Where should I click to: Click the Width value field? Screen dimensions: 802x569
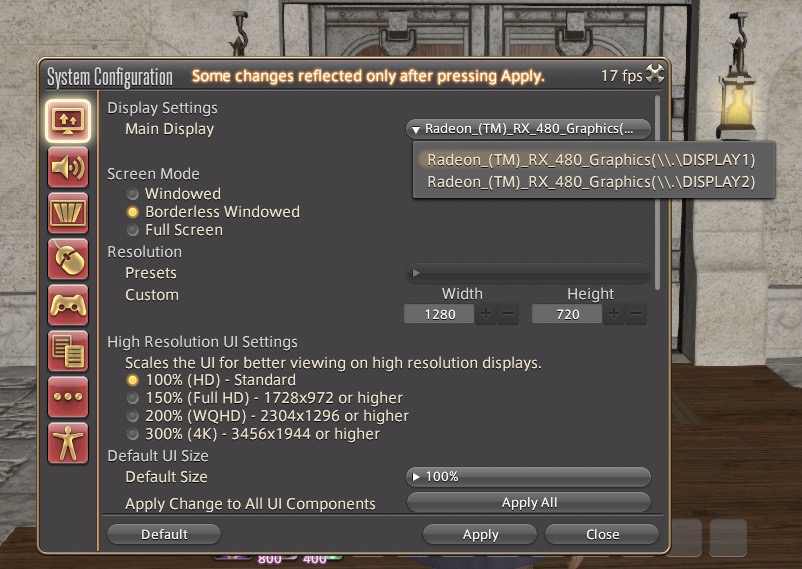click(x=440, y=314)
